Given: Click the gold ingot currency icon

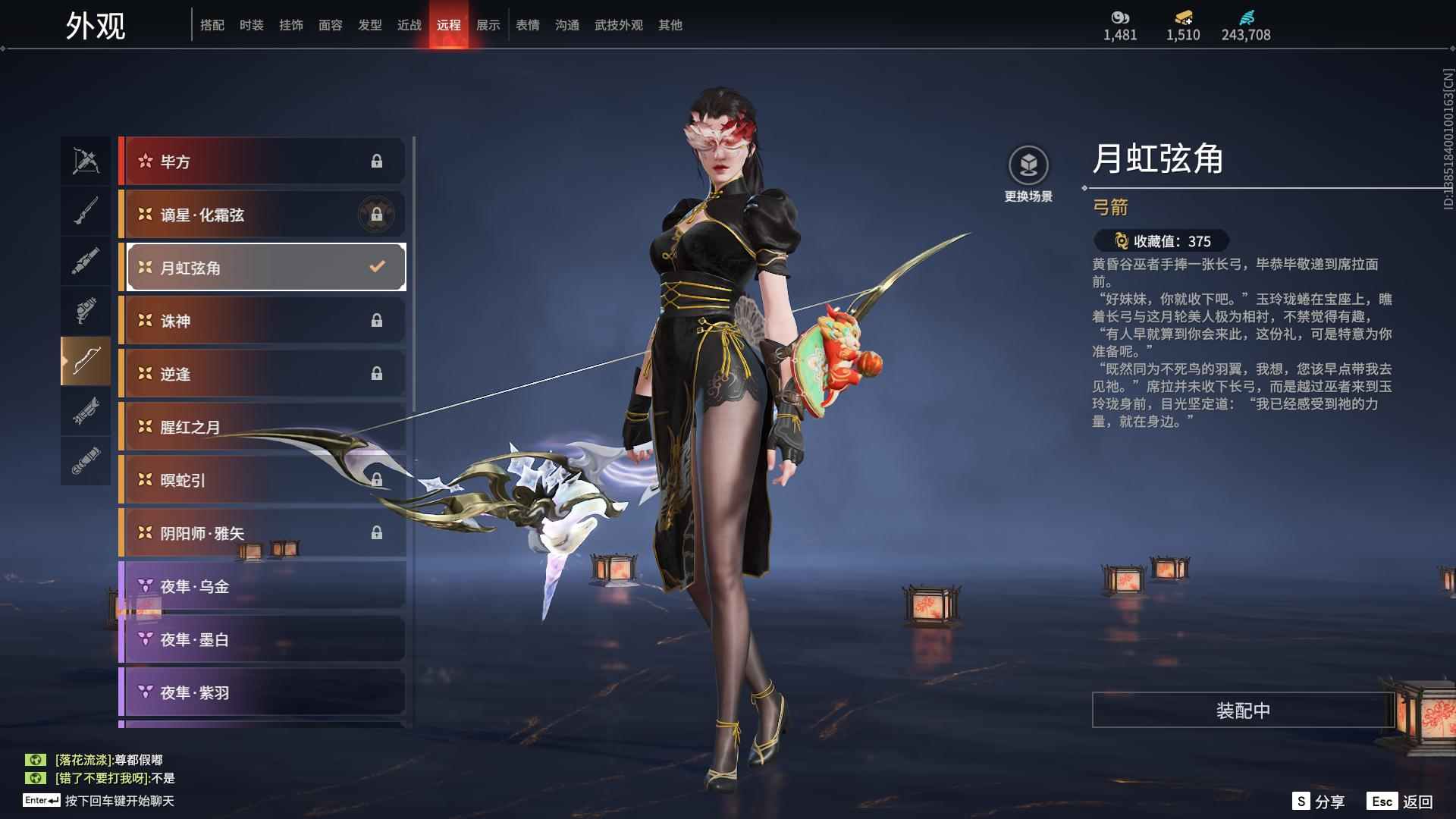Looking at the screenshot, I should pyautogui.click(x=1183, y=14).
